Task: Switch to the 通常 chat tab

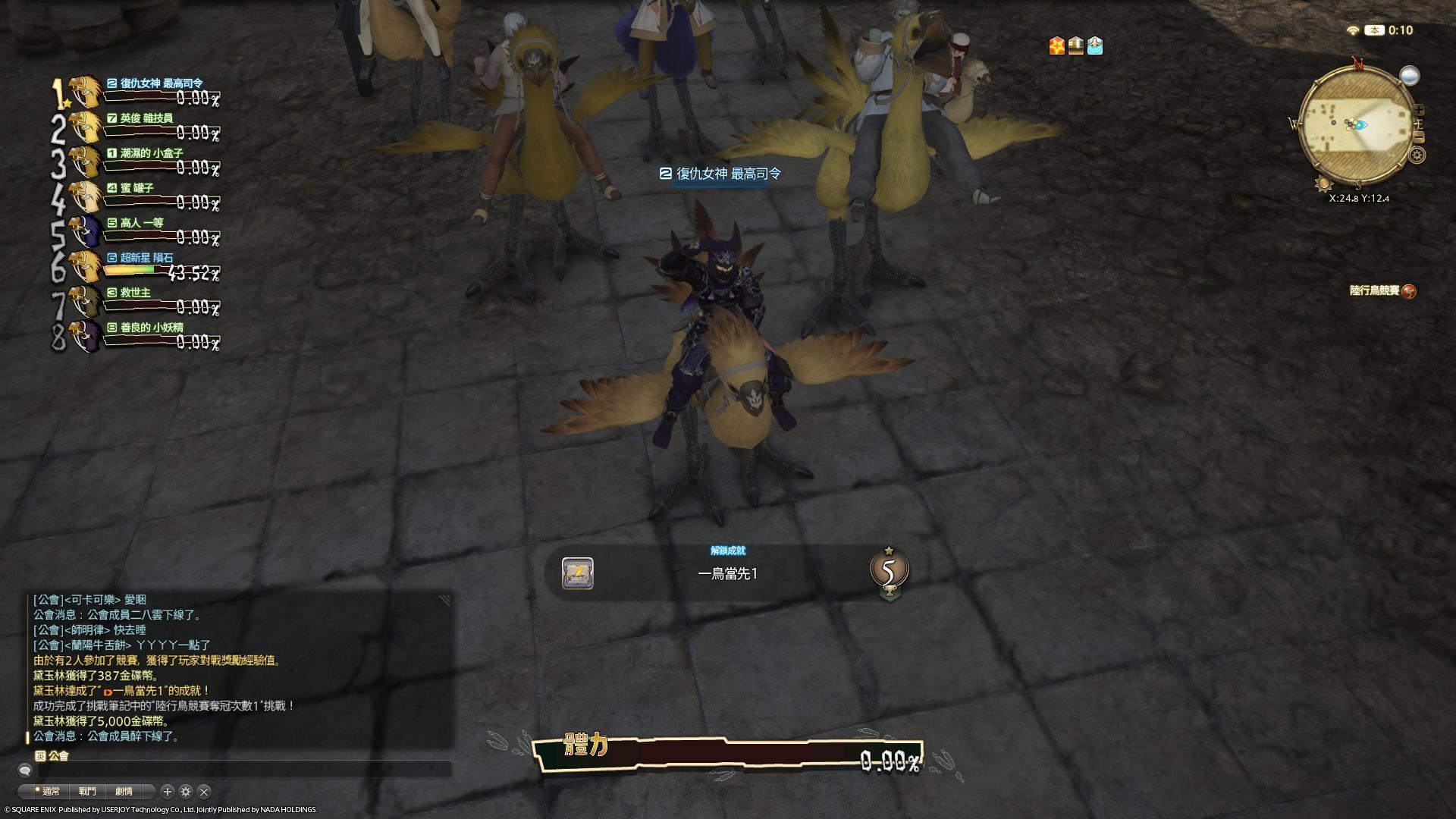Action: (x=49, y=792)
